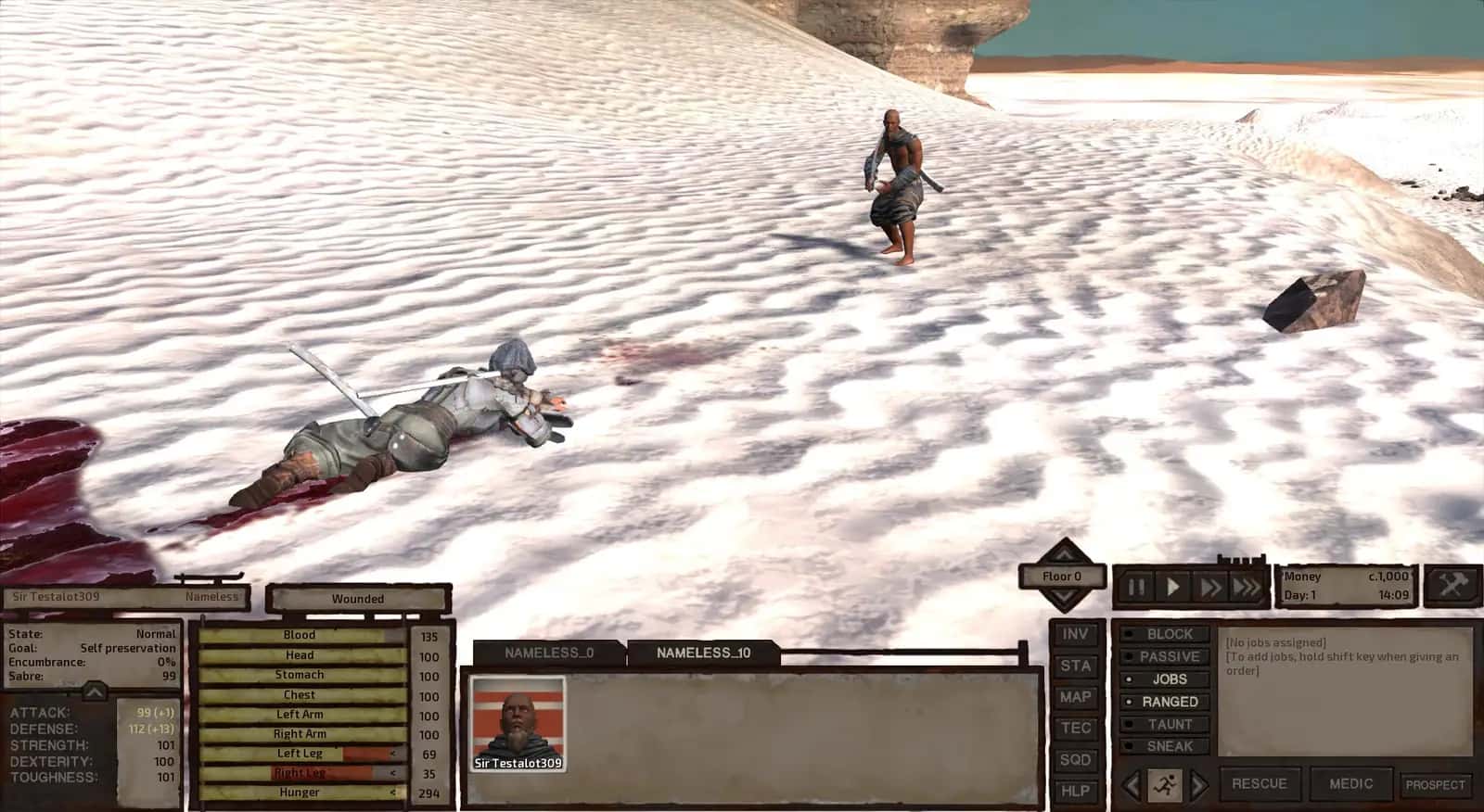This screenshot has height=812, width=1484.
Task: Open help using the HLP icon
Action: (1076, 792)
